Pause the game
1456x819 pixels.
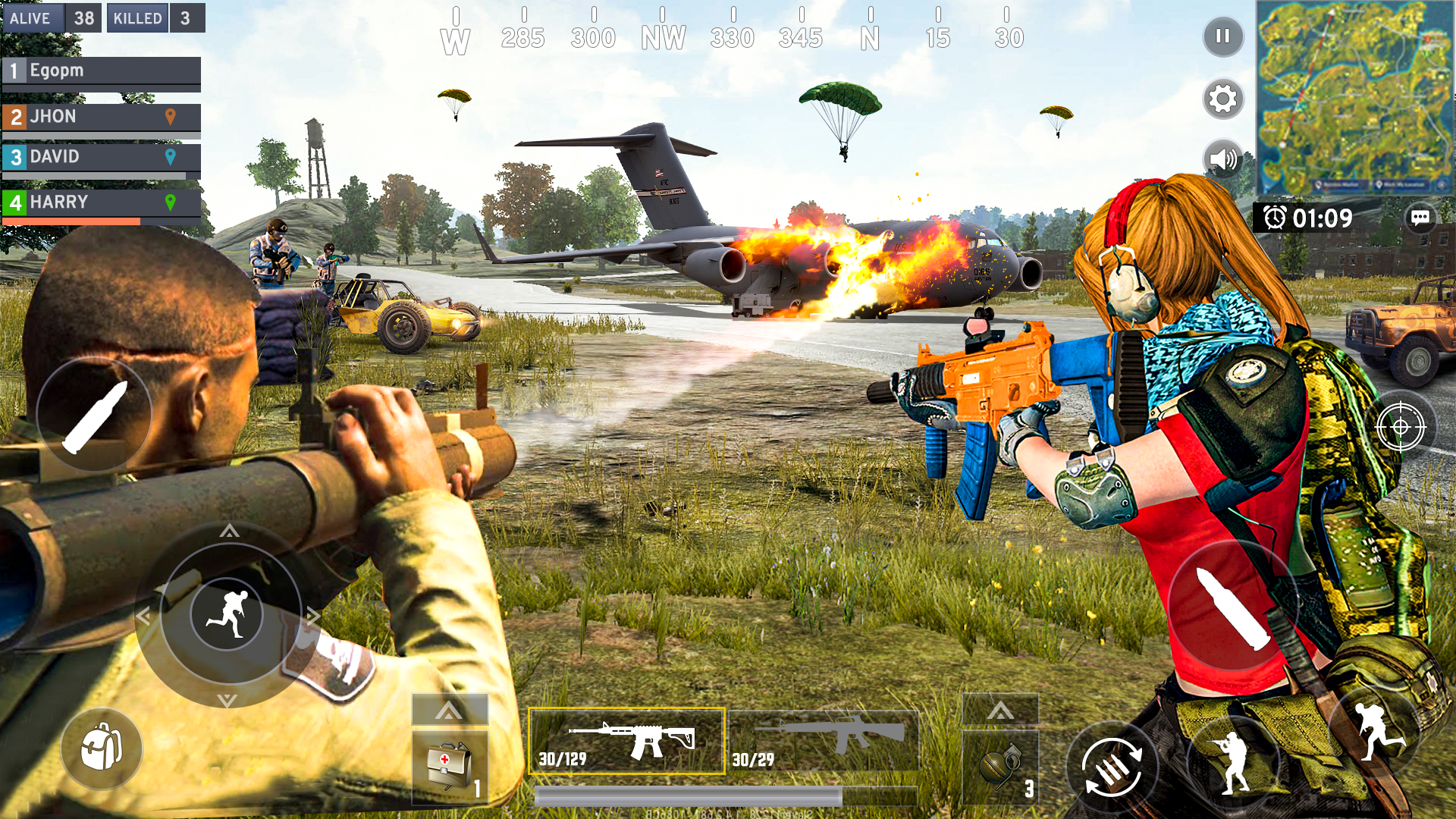tap(1224, 37)
